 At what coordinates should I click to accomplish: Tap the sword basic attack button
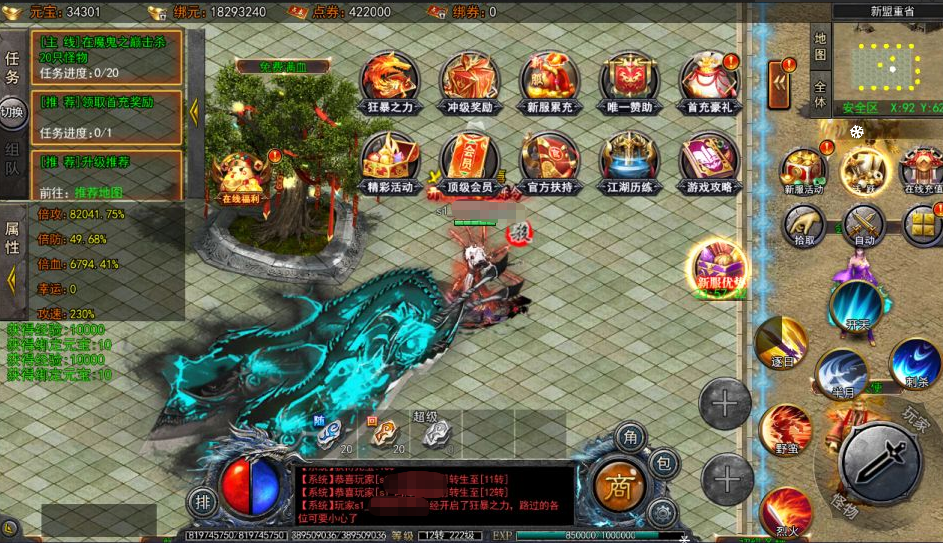[x=879, y=460]
